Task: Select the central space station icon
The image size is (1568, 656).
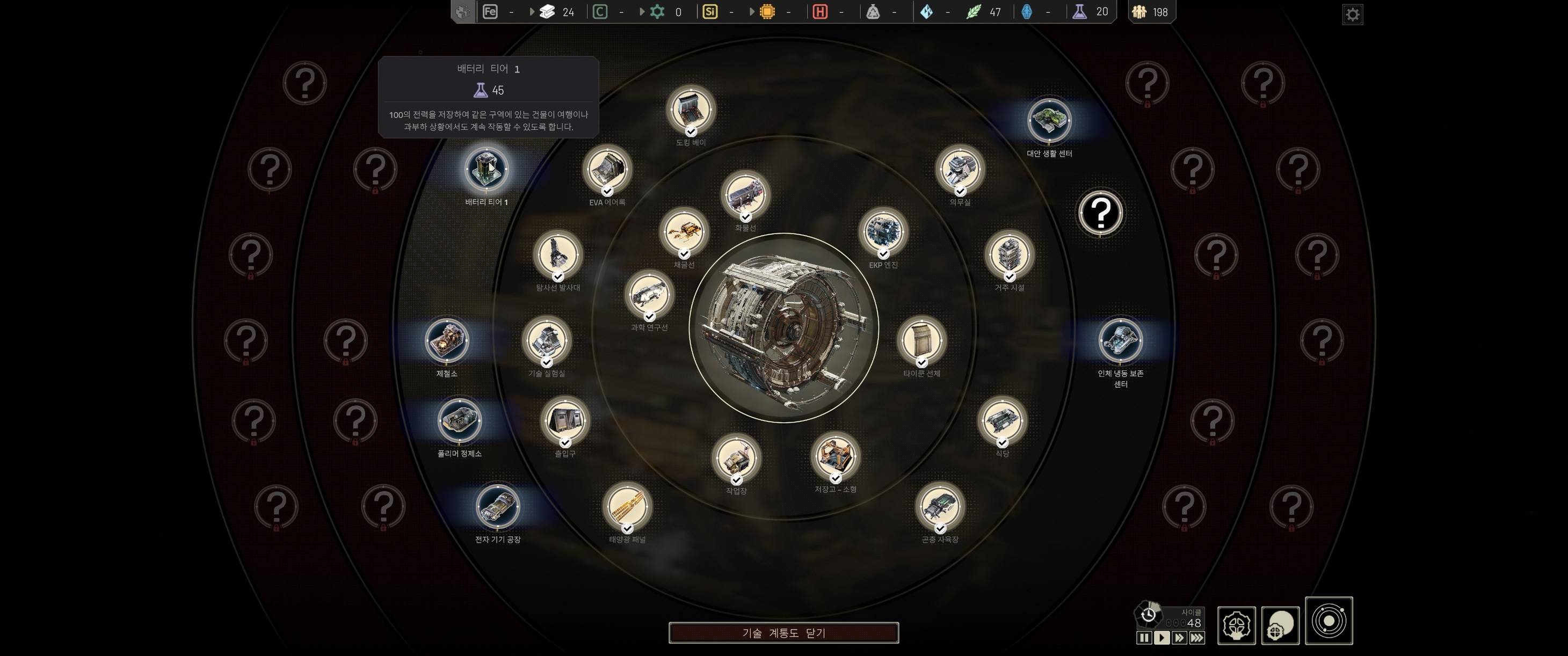Action: [x=784, y=328]
